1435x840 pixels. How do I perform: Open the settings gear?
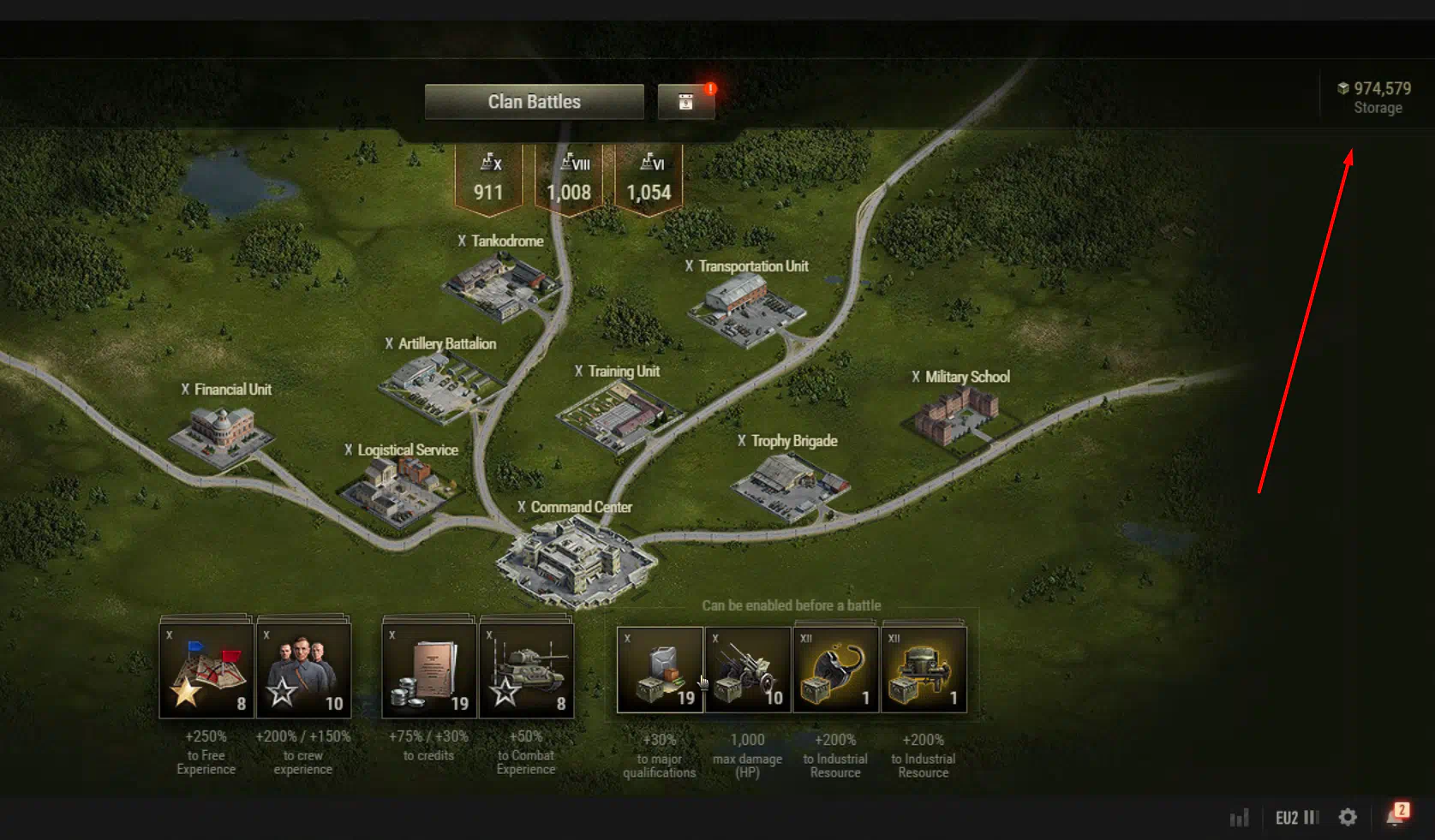[x=1348, y=818]
